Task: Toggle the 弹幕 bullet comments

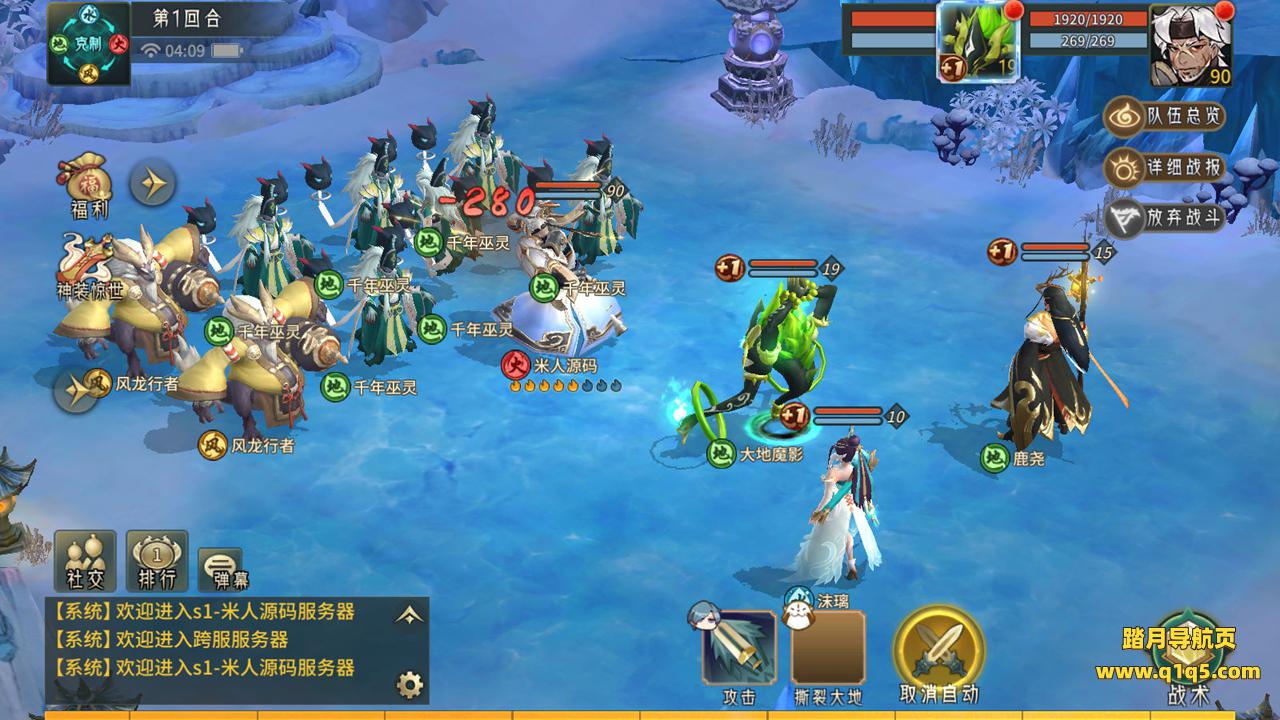Action: click(x=220, y=568)
